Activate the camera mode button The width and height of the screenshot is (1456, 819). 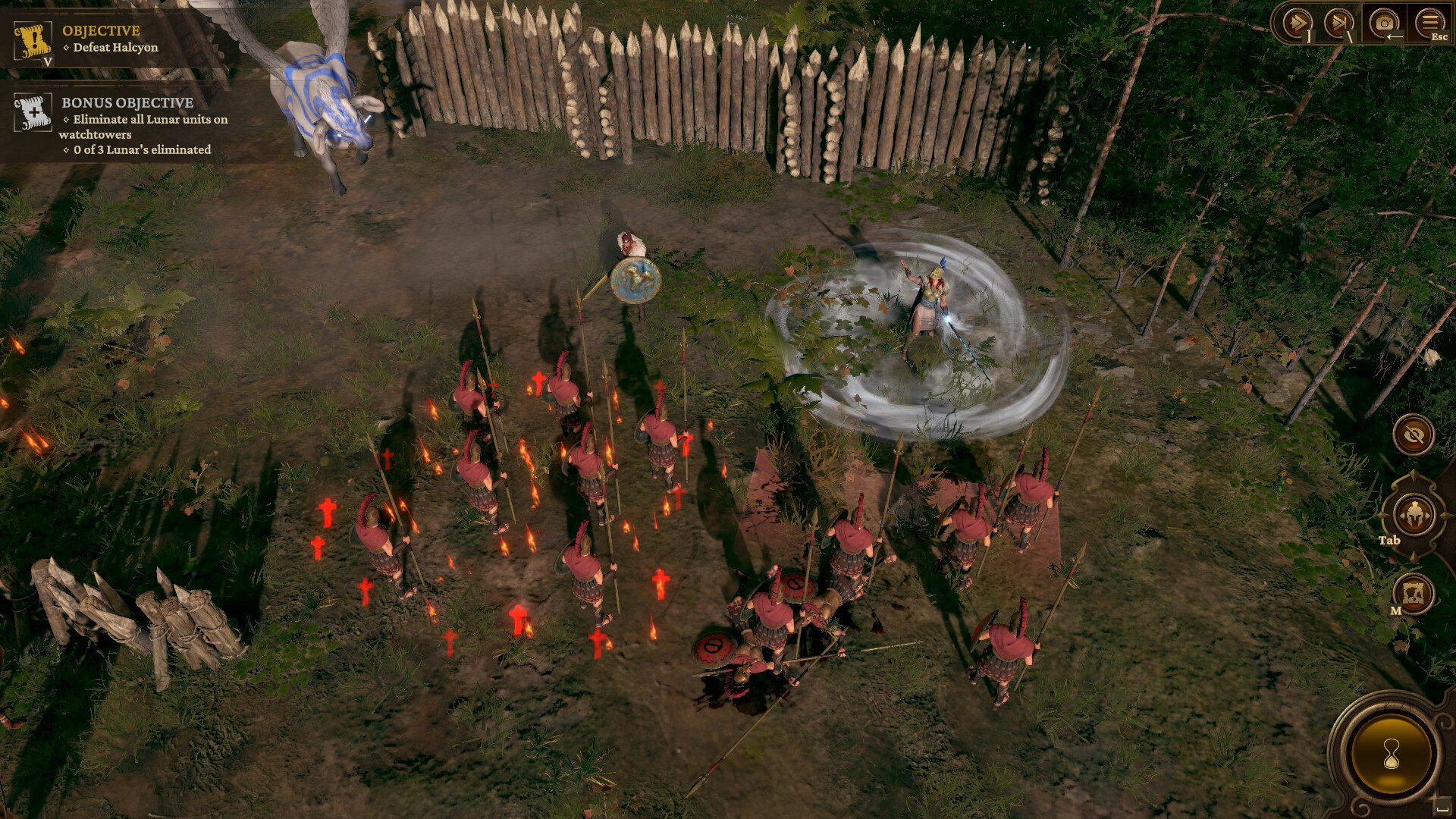point(1384,23)
